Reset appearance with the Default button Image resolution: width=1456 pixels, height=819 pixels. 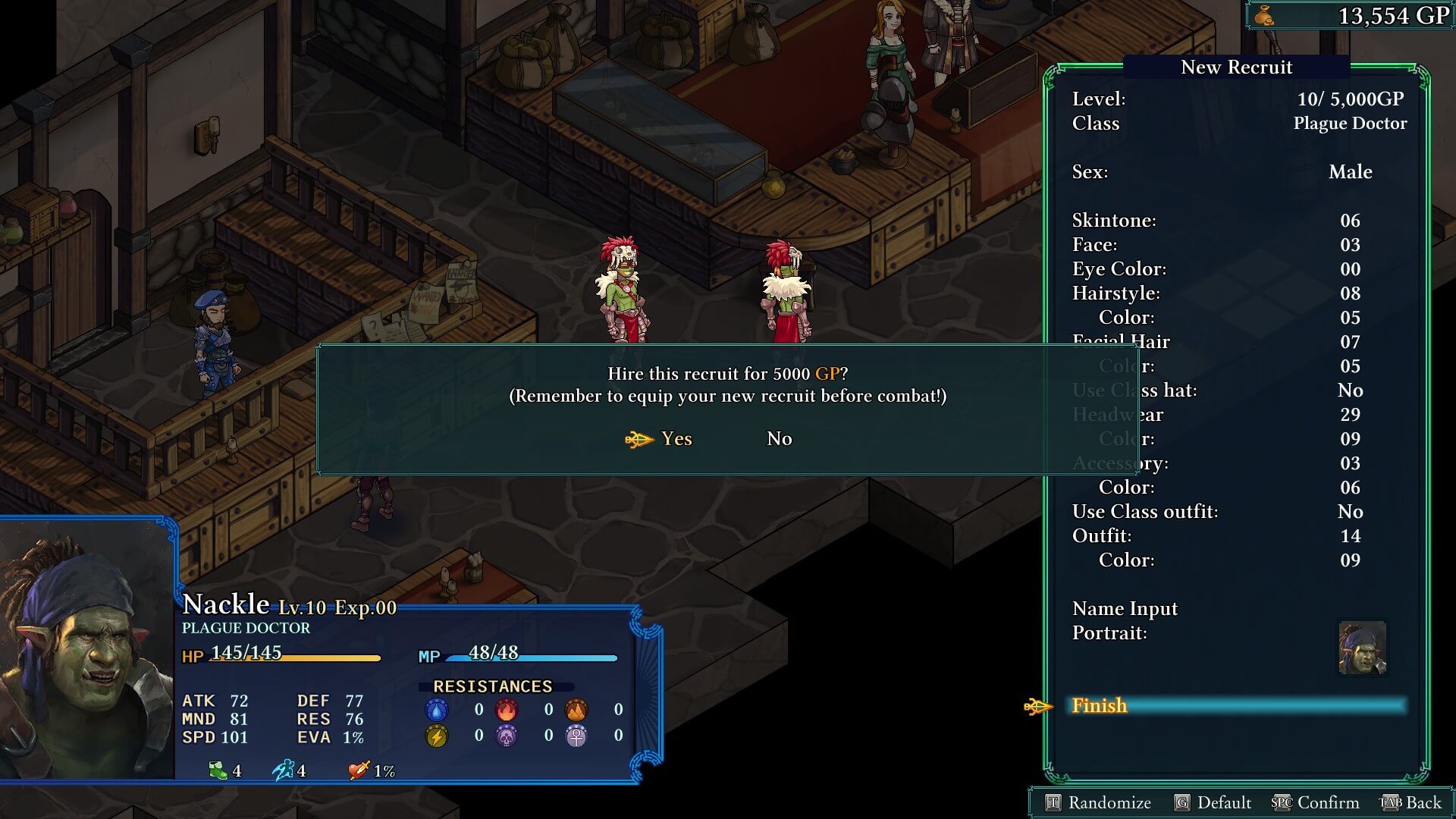click(1213, 803)
